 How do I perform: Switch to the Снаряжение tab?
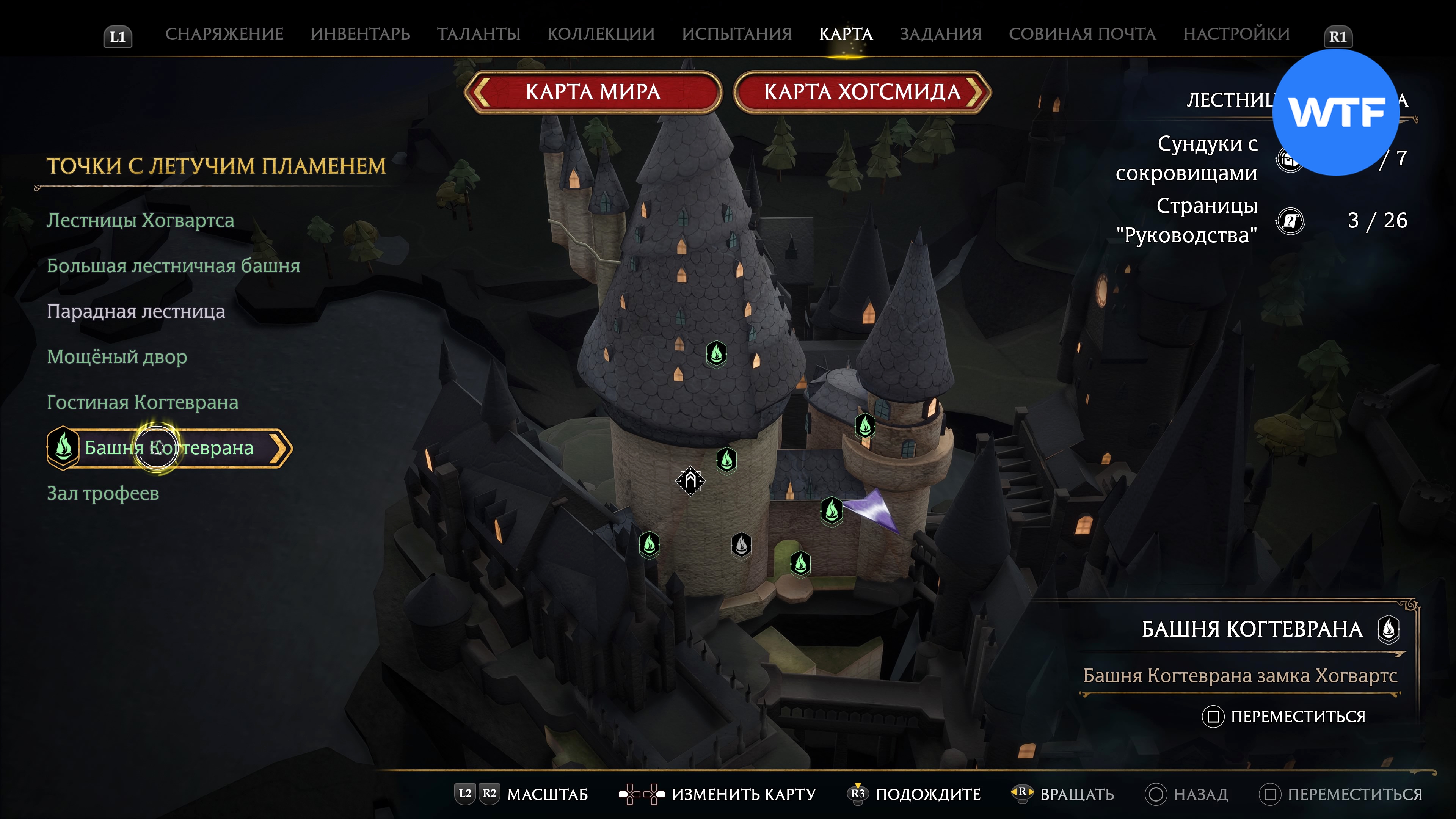tap(224, 34)
